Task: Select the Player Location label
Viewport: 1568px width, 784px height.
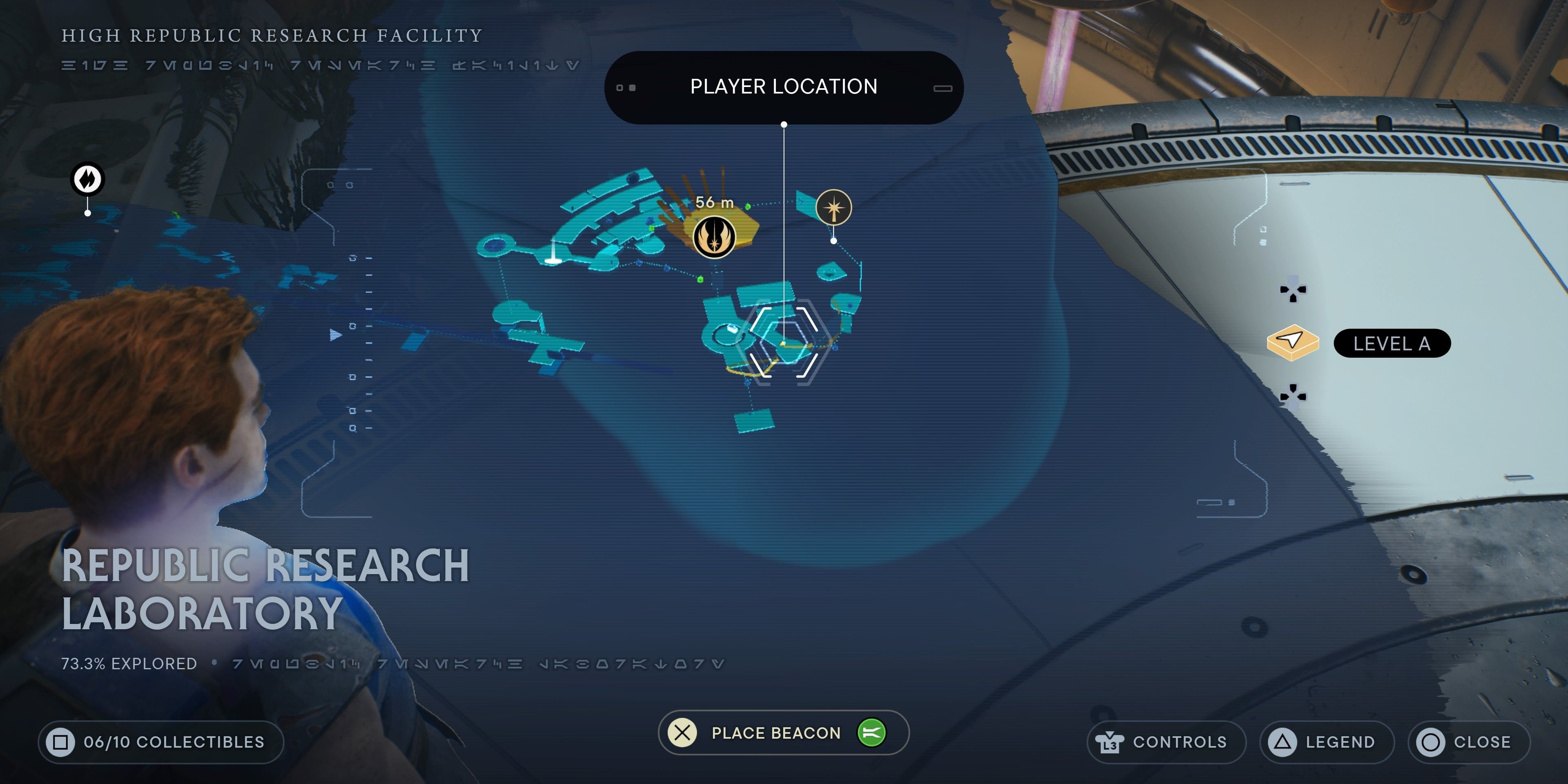Action: pyautogui.click(x=784, y=87)
